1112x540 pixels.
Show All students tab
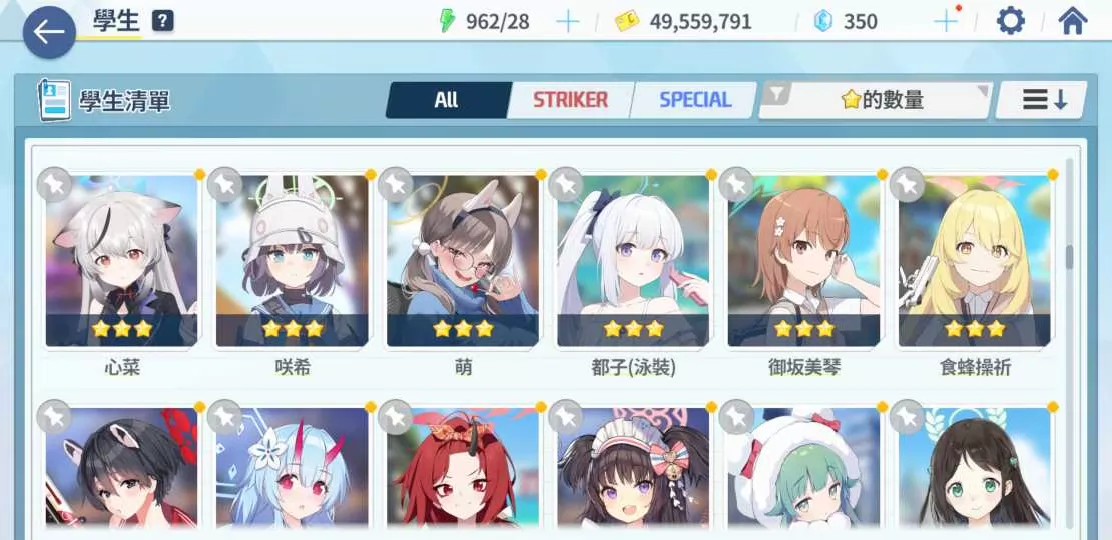tap(447, 100)
